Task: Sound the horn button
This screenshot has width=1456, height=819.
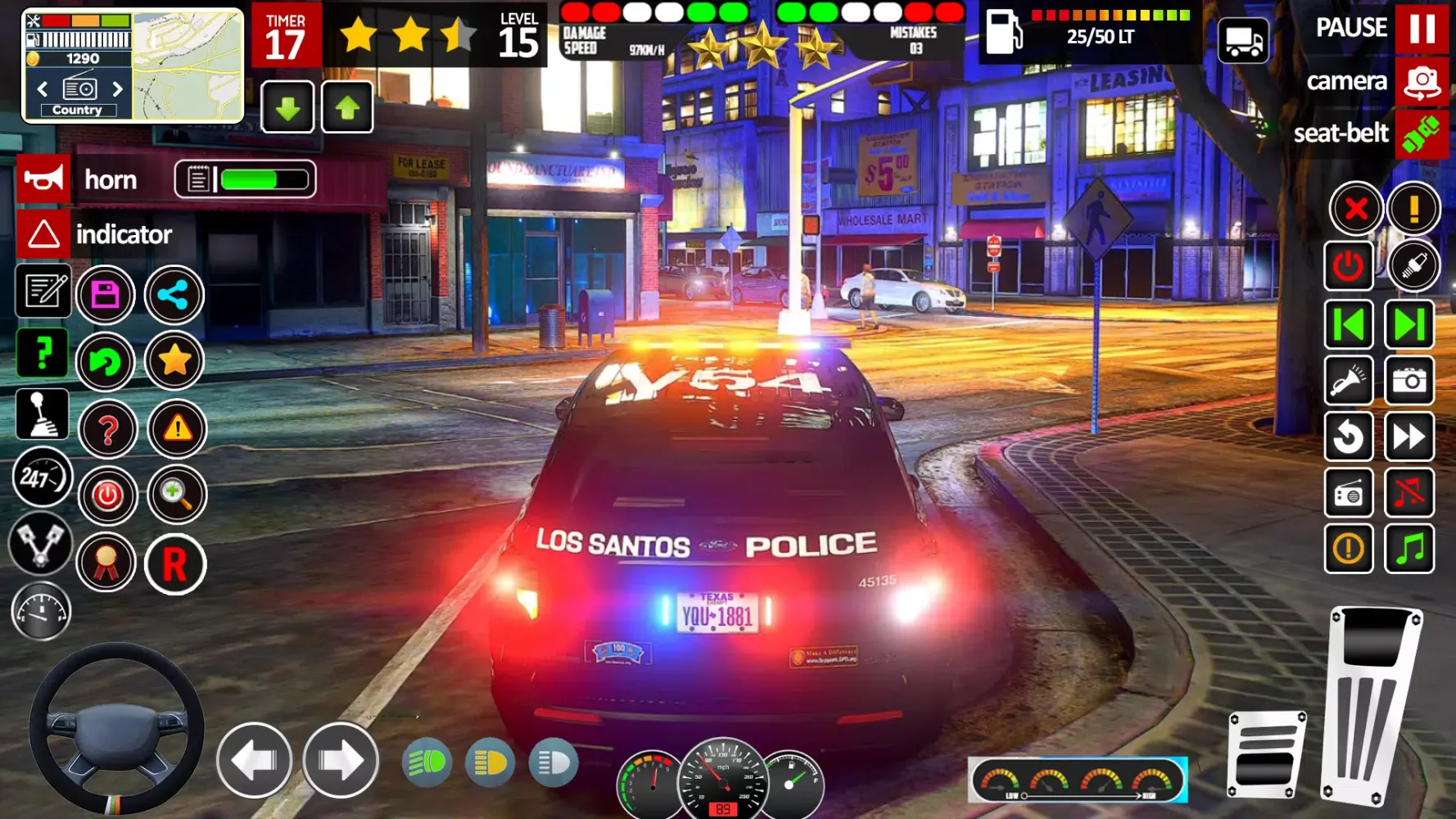Action: coord(43,179)
